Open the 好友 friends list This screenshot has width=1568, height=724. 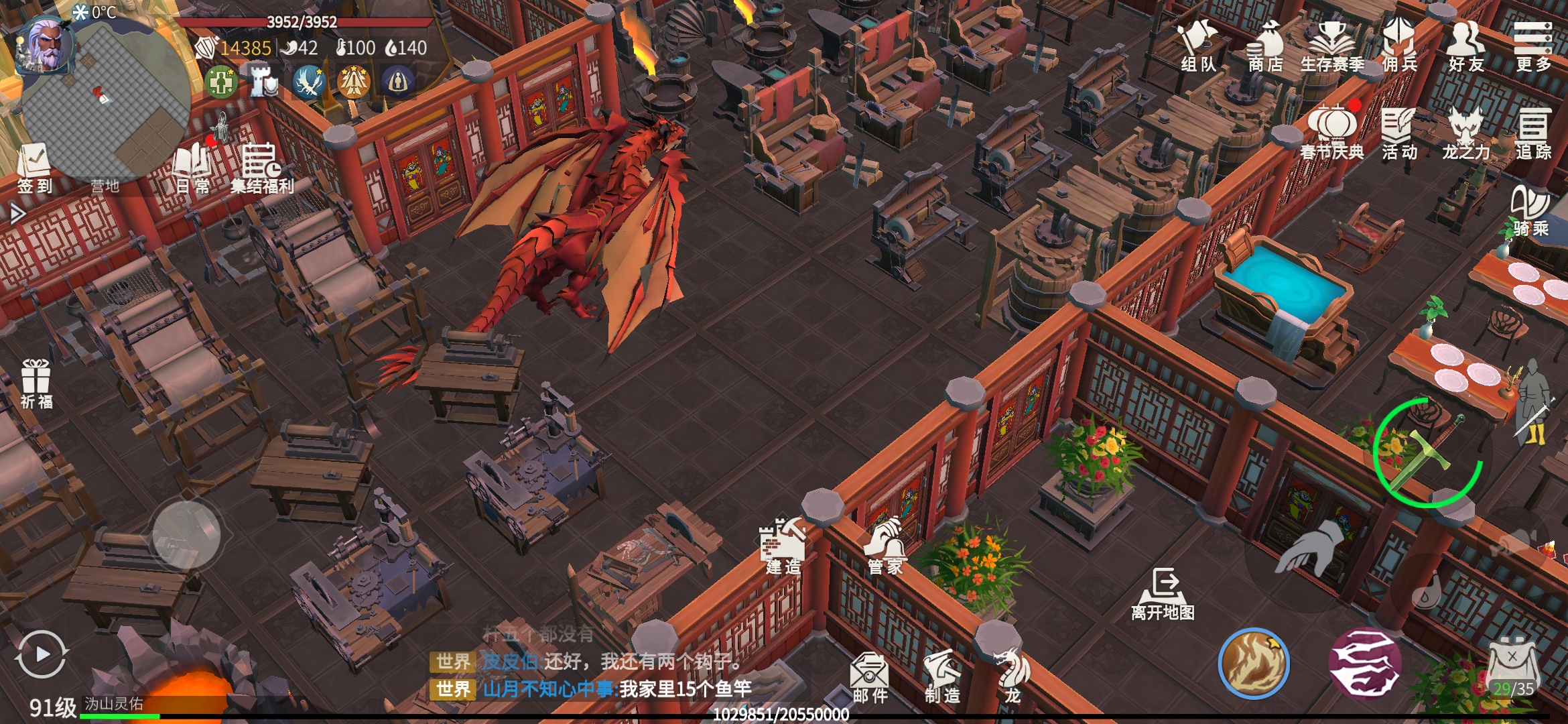(1465, 46)
